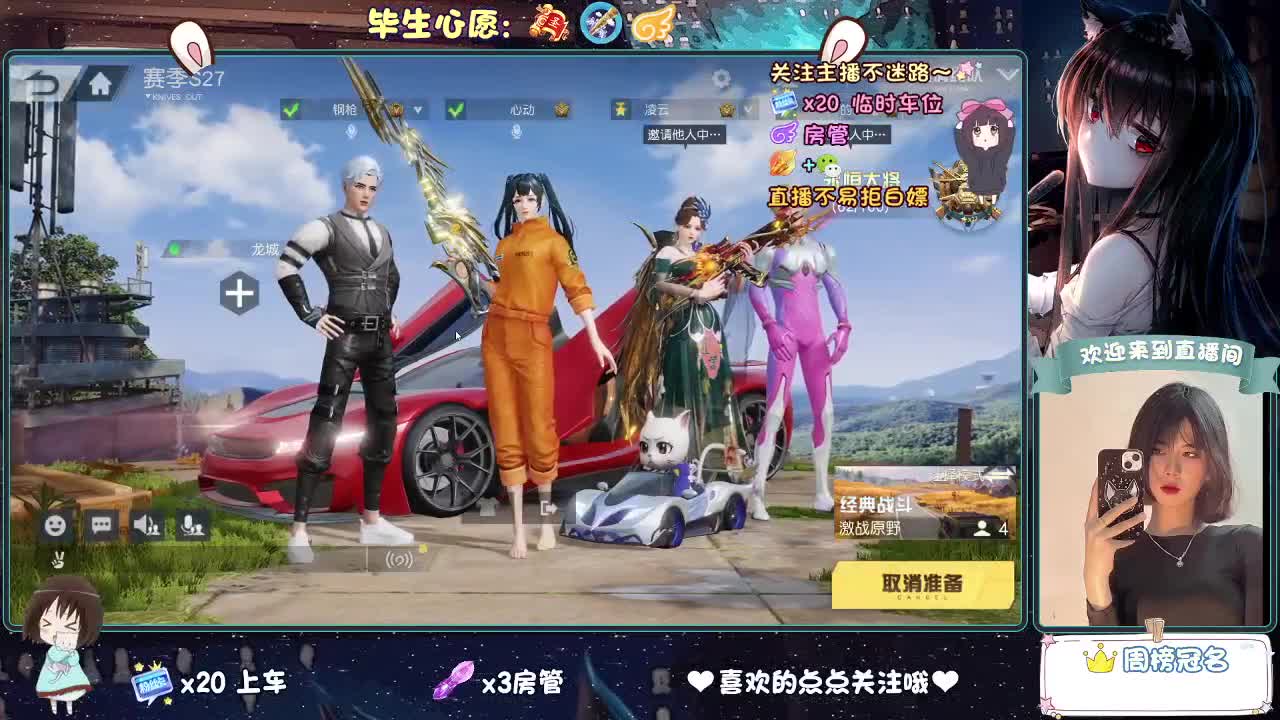1280x720 pixels.
Task: Toggle the ready checkmark beside 钢枪
Action: 290,110
